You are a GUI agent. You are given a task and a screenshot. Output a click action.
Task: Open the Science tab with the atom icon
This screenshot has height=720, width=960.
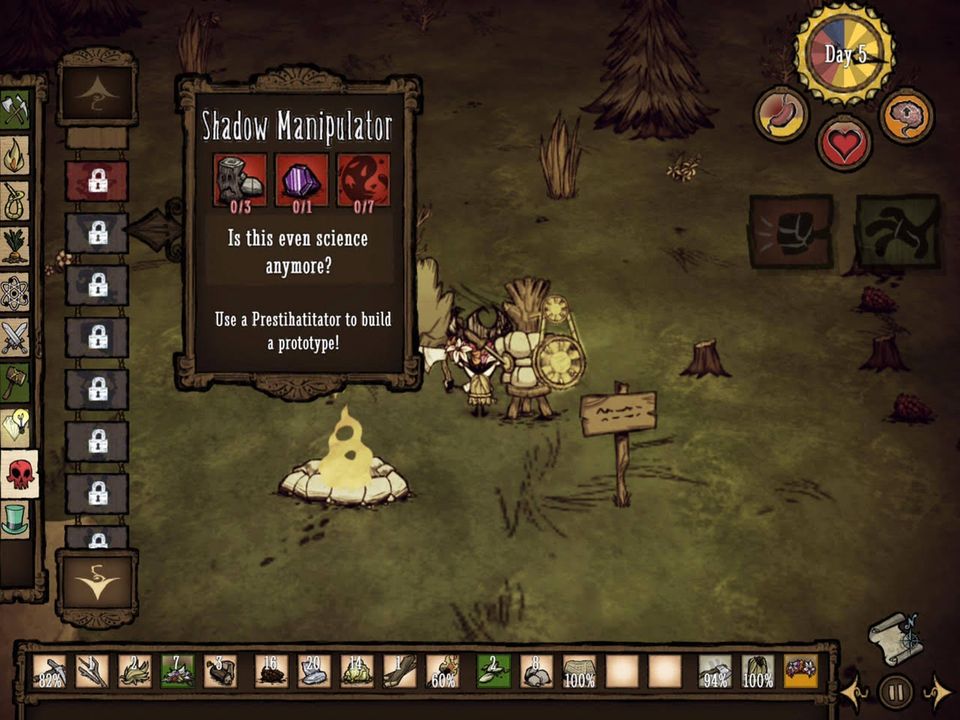pyautogui.click(x=15, y=292)
